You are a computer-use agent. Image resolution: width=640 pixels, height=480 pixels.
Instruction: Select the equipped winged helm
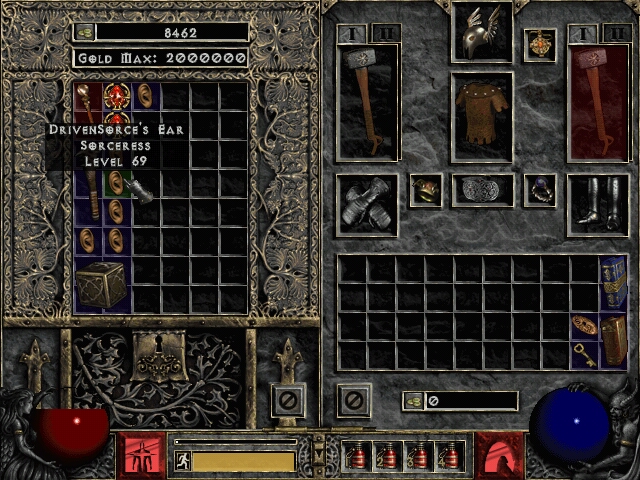click(x=482, y=34)
